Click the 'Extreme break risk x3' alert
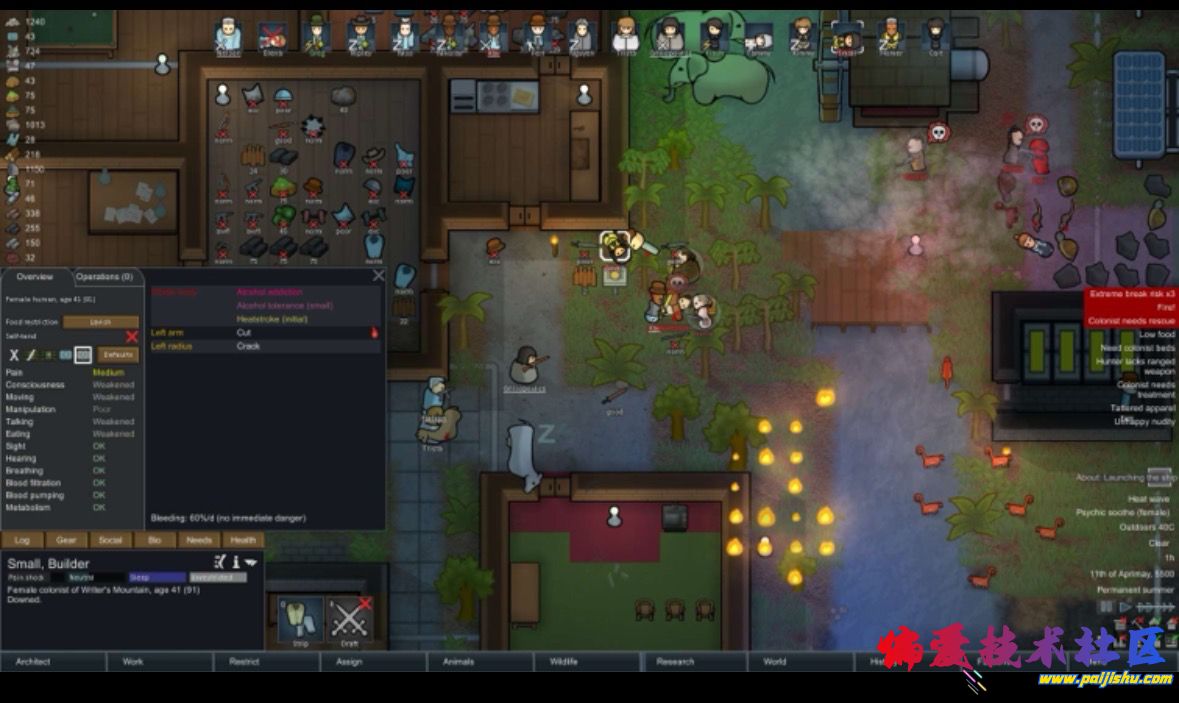The image size is (1179, 703). [1132, 295]
